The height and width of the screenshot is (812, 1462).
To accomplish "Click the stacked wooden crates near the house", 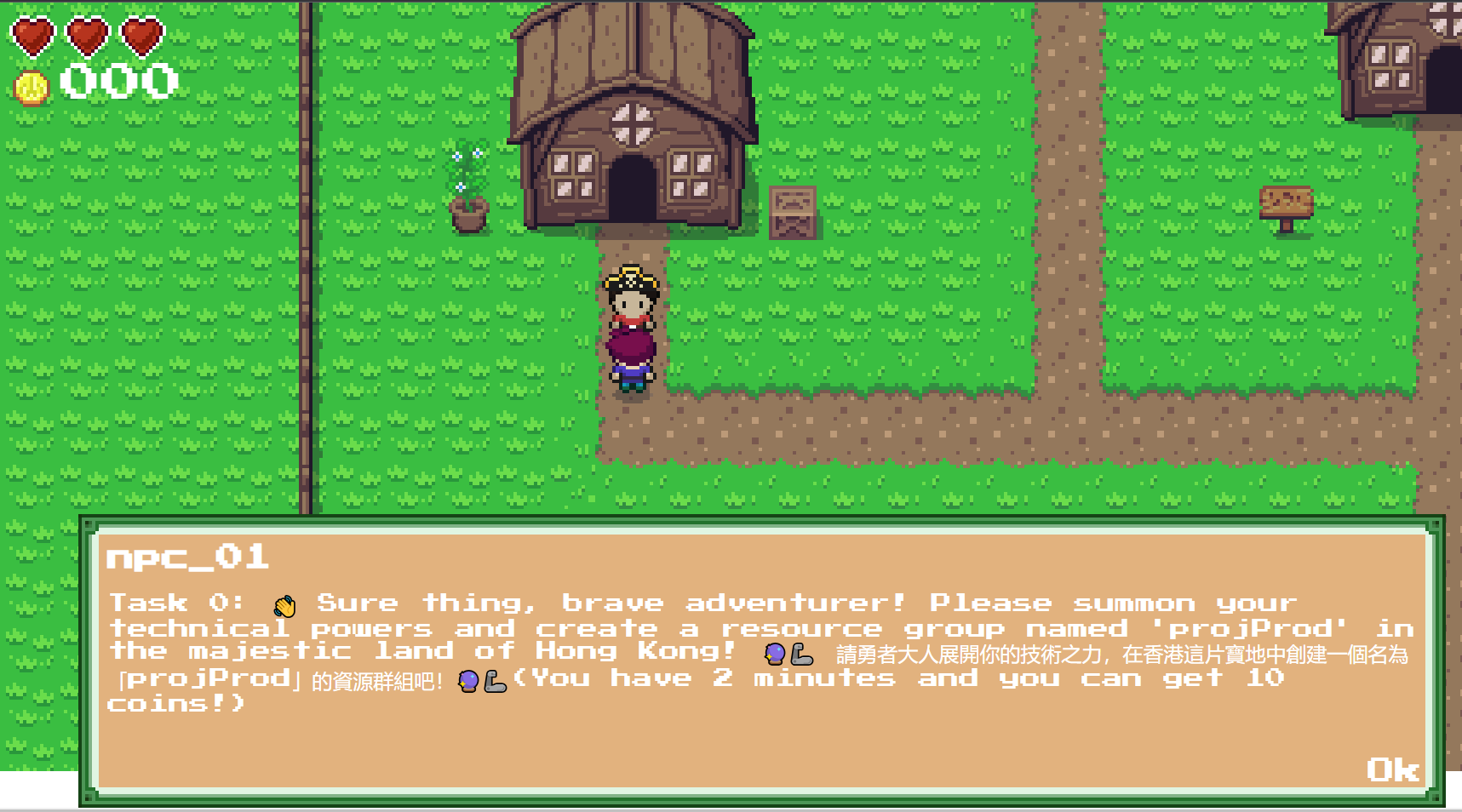I will point(792,211).
